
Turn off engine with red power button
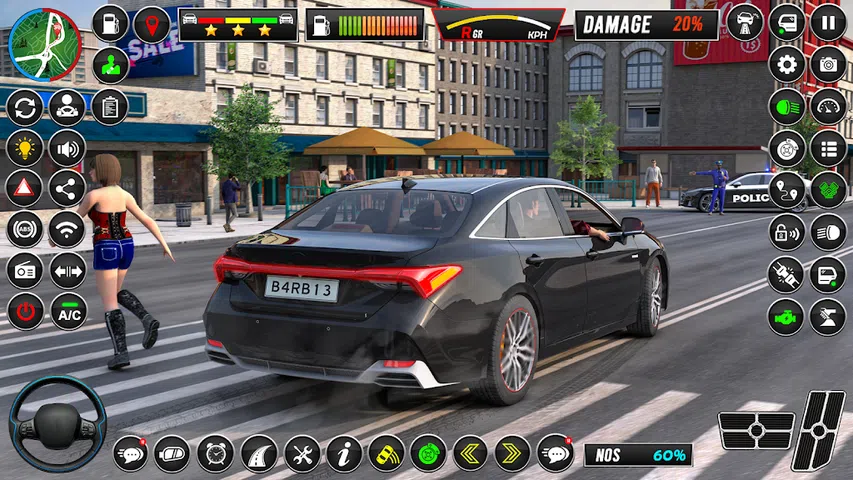26,311
